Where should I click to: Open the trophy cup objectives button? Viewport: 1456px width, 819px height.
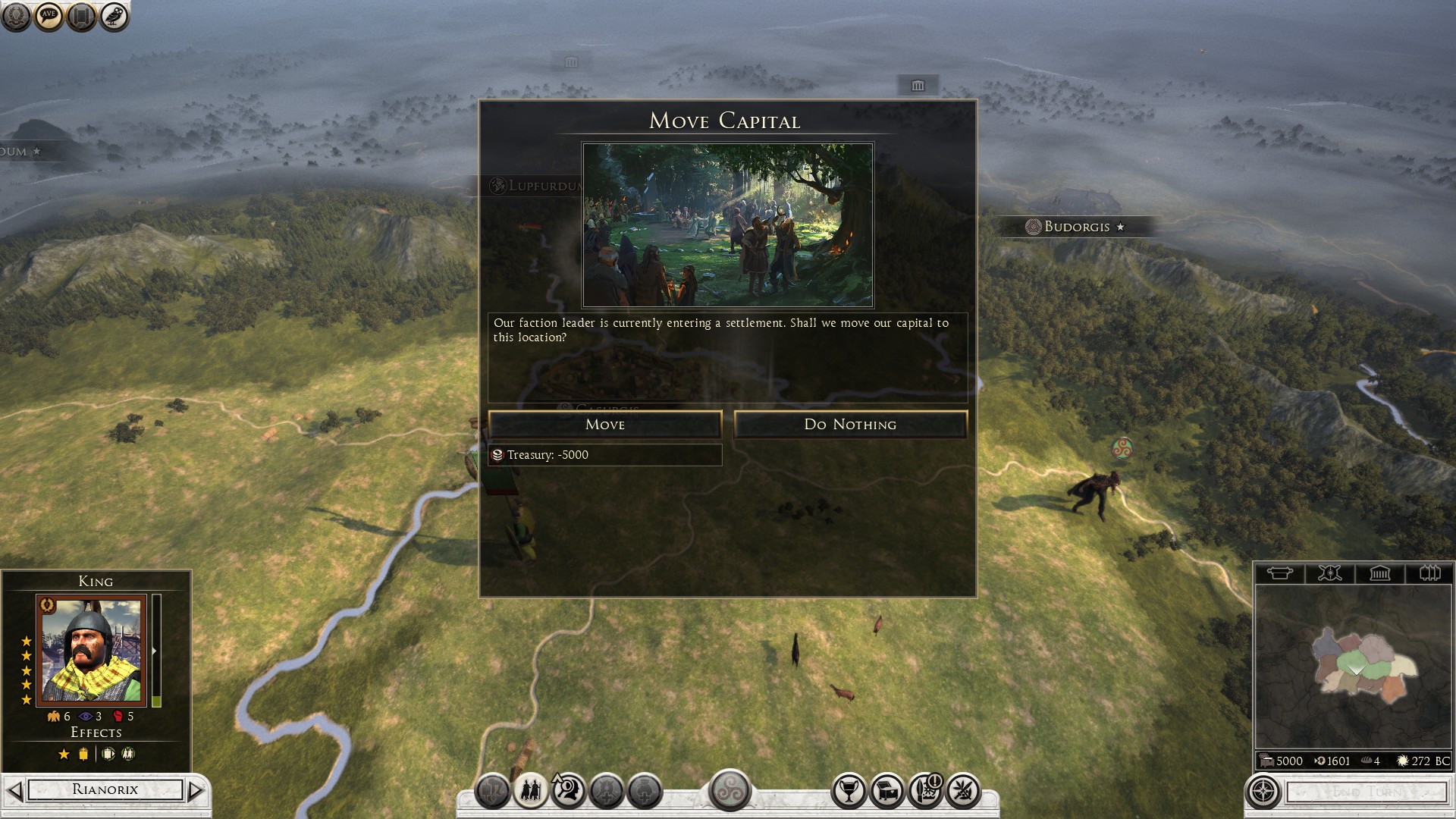tap(849, 791)
